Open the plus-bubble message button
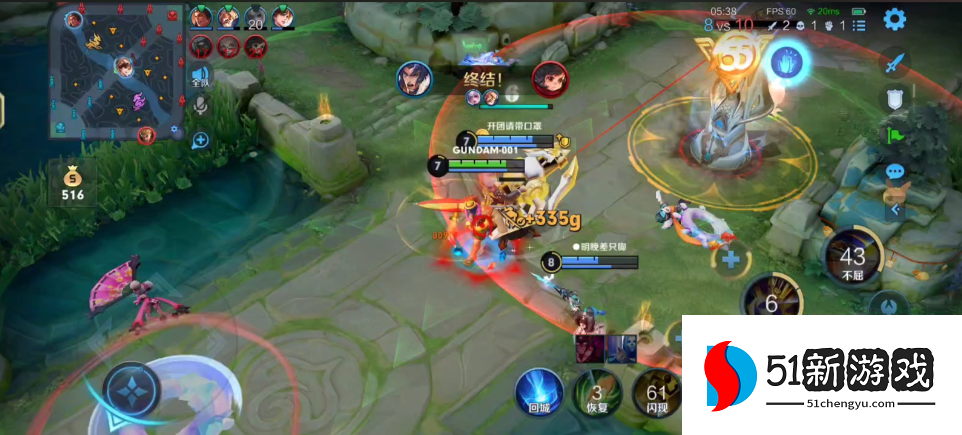962x435 pixels. [200, 140]
